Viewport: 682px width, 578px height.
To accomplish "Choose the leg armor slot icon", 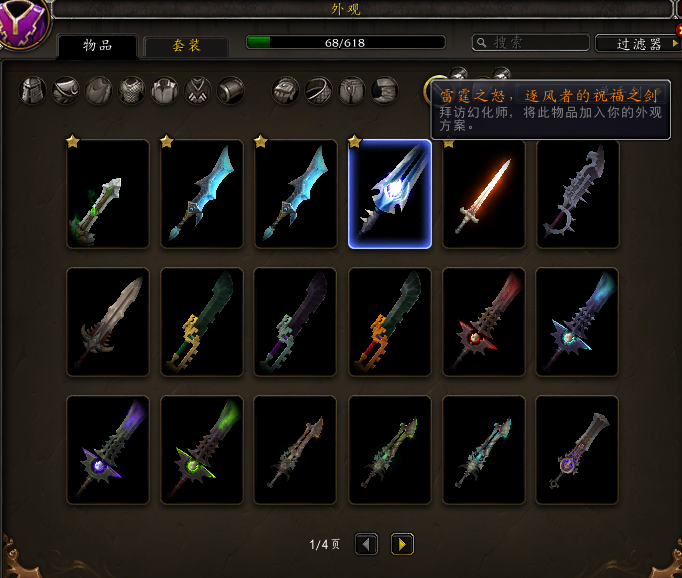I will click(352, 91).
